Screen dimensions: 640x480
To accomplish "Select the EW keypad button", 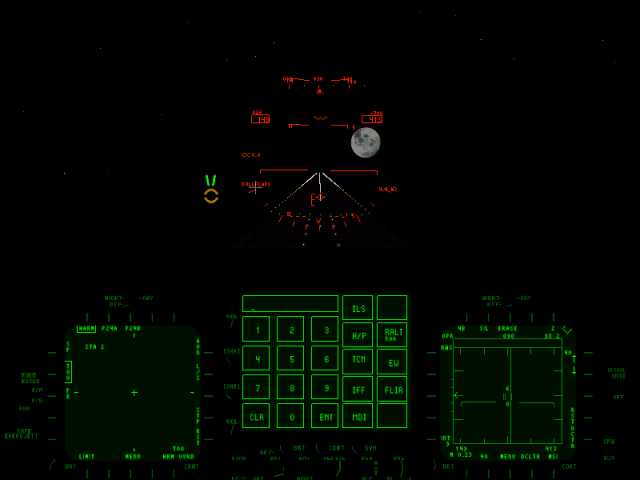I will 392,361.
